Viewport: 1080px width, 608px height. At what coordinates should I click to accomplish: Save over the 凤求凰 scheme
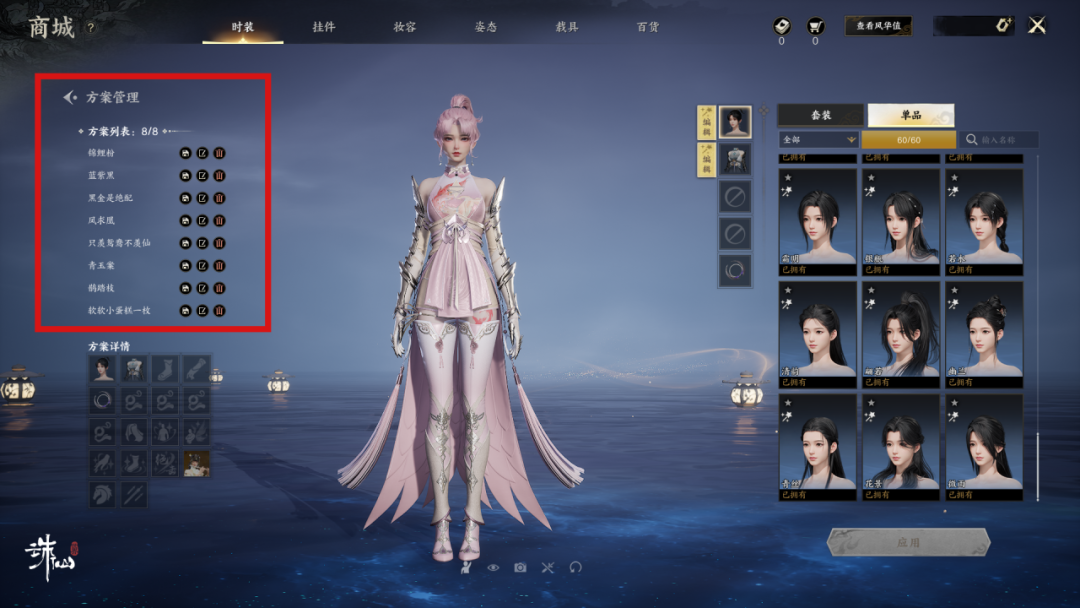click(x=185, y=220)
